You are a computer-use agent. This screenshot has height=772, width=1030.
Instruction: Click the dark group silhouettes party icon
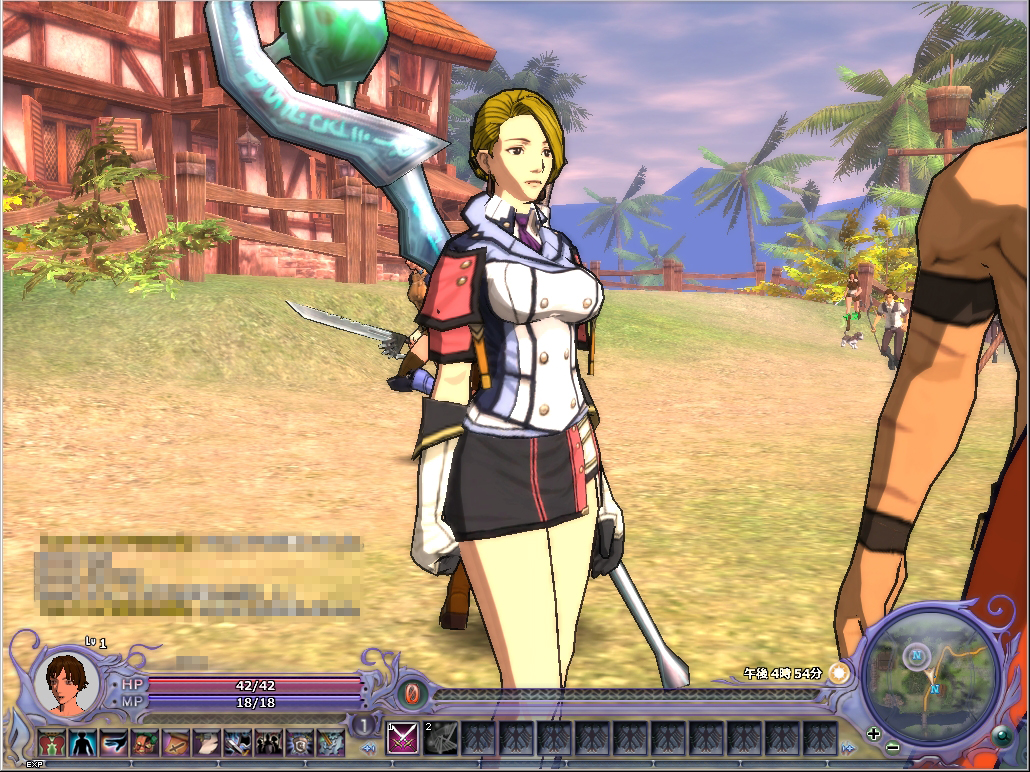click(269, 743)
